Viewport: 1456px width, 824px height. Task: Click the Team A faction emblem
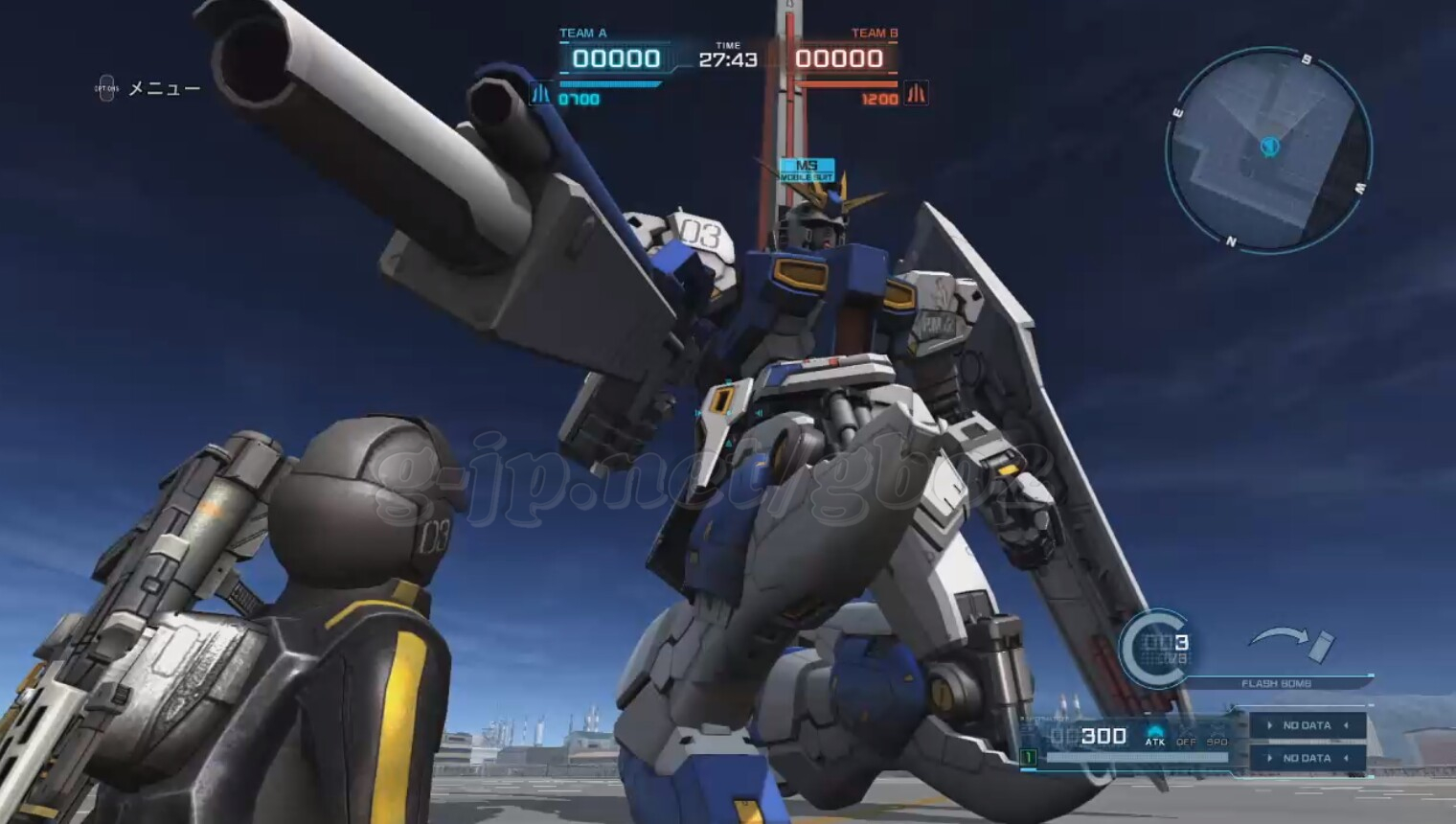coord(540,94)
